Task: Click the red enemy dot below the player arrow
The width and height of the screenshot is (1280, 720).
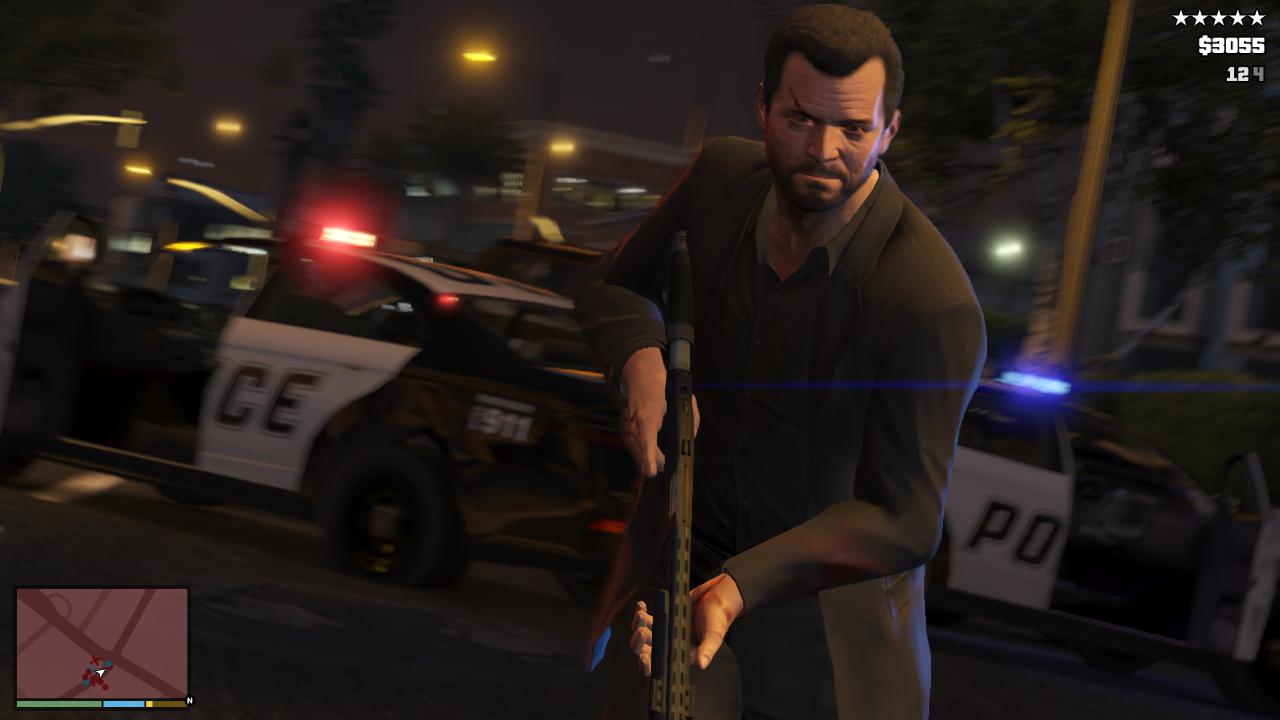Action: pos(105,687)
